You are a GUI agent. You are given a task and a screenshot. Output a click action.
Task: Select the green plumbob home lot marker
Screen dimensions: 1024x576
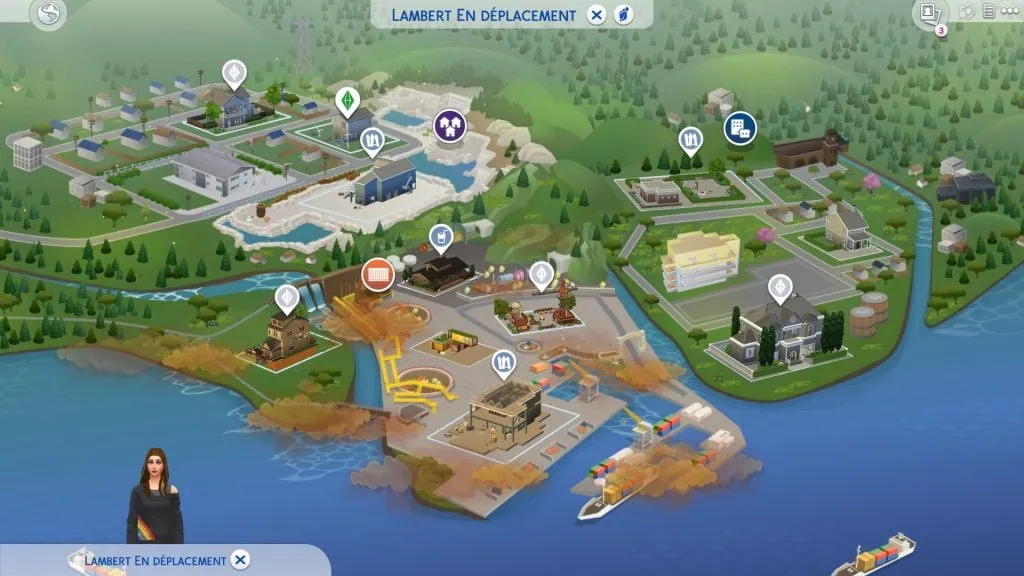pyautogui.click(x=347, y=101)
